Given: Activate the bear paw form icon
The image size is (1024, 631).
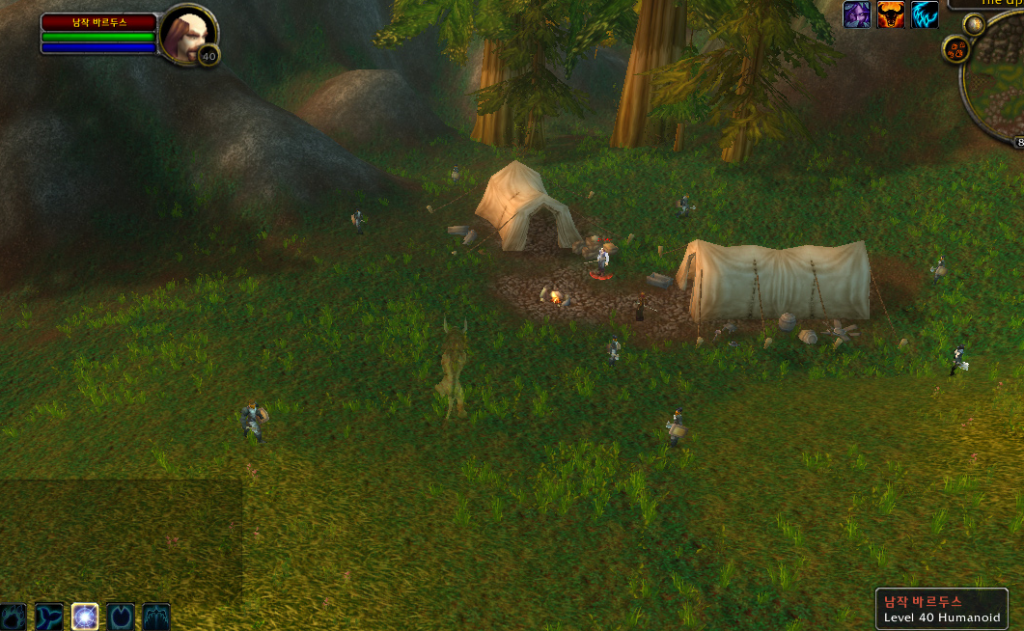Looking at the screenshot, I should pyautogui.click(x=13, y=616).
